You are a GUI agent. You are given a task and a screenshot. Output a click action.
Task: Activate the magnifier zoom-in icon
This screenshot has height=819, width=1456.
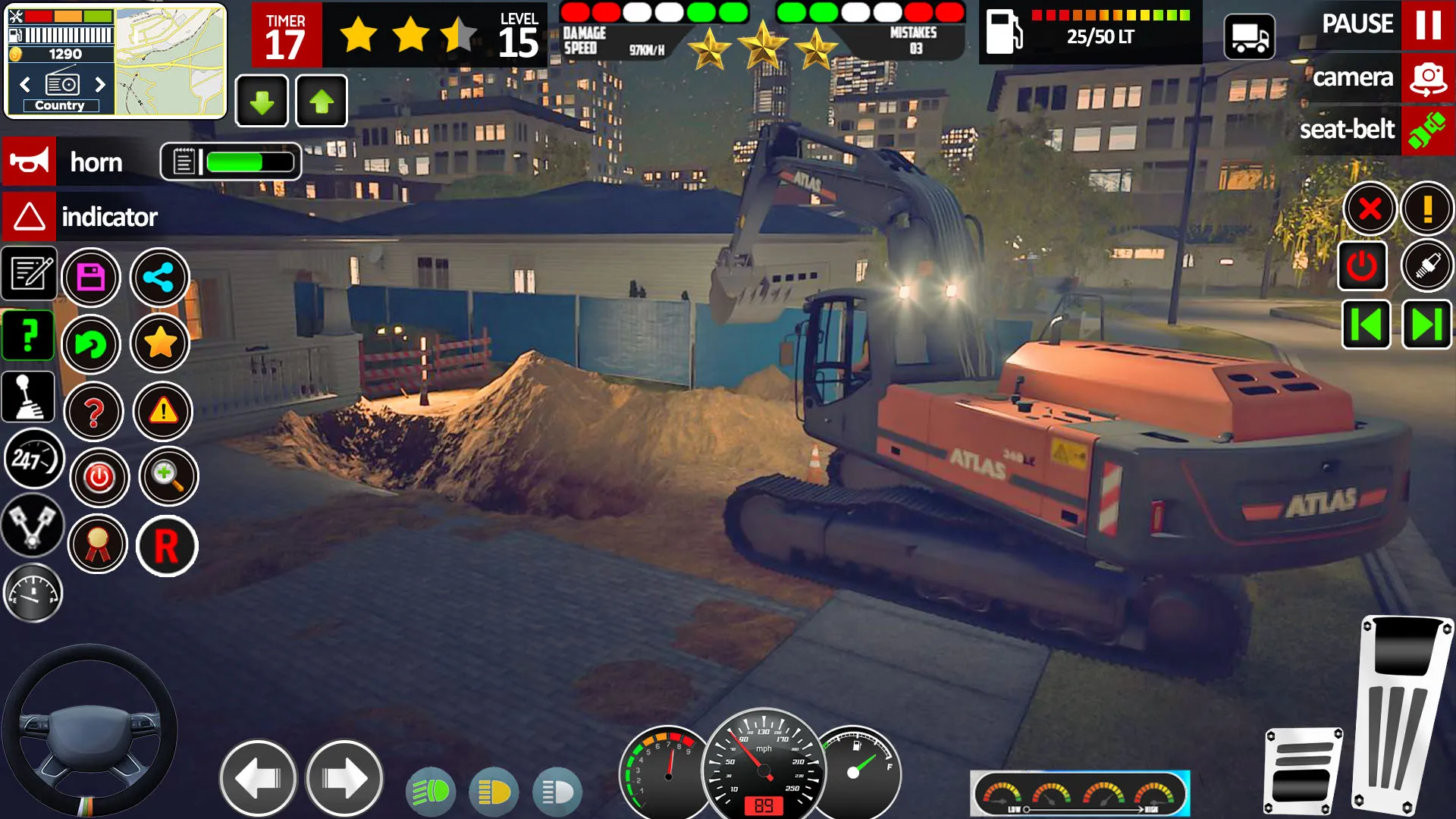pyautogui.click(x=168, y=476)
